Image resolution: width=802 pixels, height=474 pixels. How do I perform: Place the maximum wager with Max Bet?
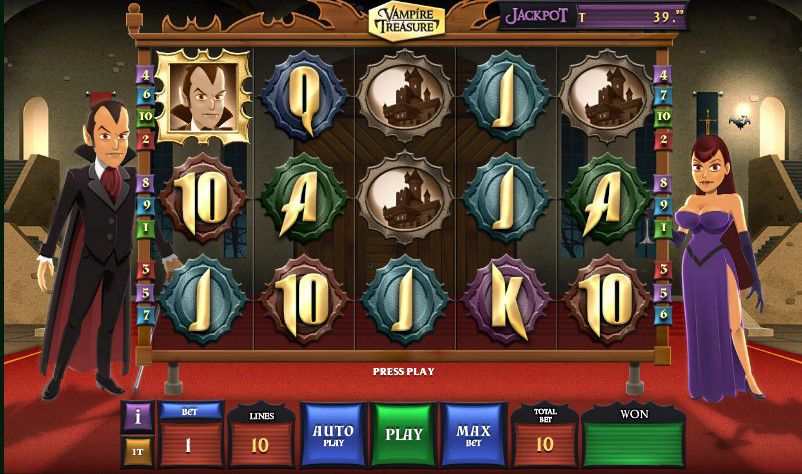(474, 435)
